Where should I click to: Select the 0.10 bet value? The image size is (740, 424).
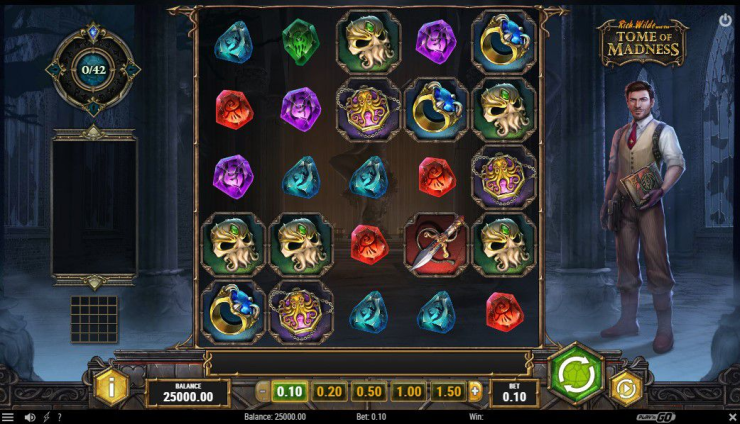(x=289, y=391)
